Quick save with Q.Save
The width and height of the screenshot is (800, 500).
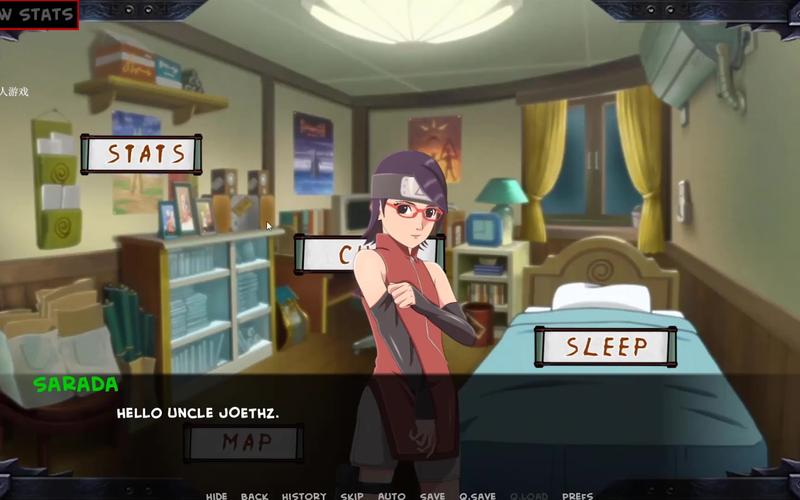[479, 495]
